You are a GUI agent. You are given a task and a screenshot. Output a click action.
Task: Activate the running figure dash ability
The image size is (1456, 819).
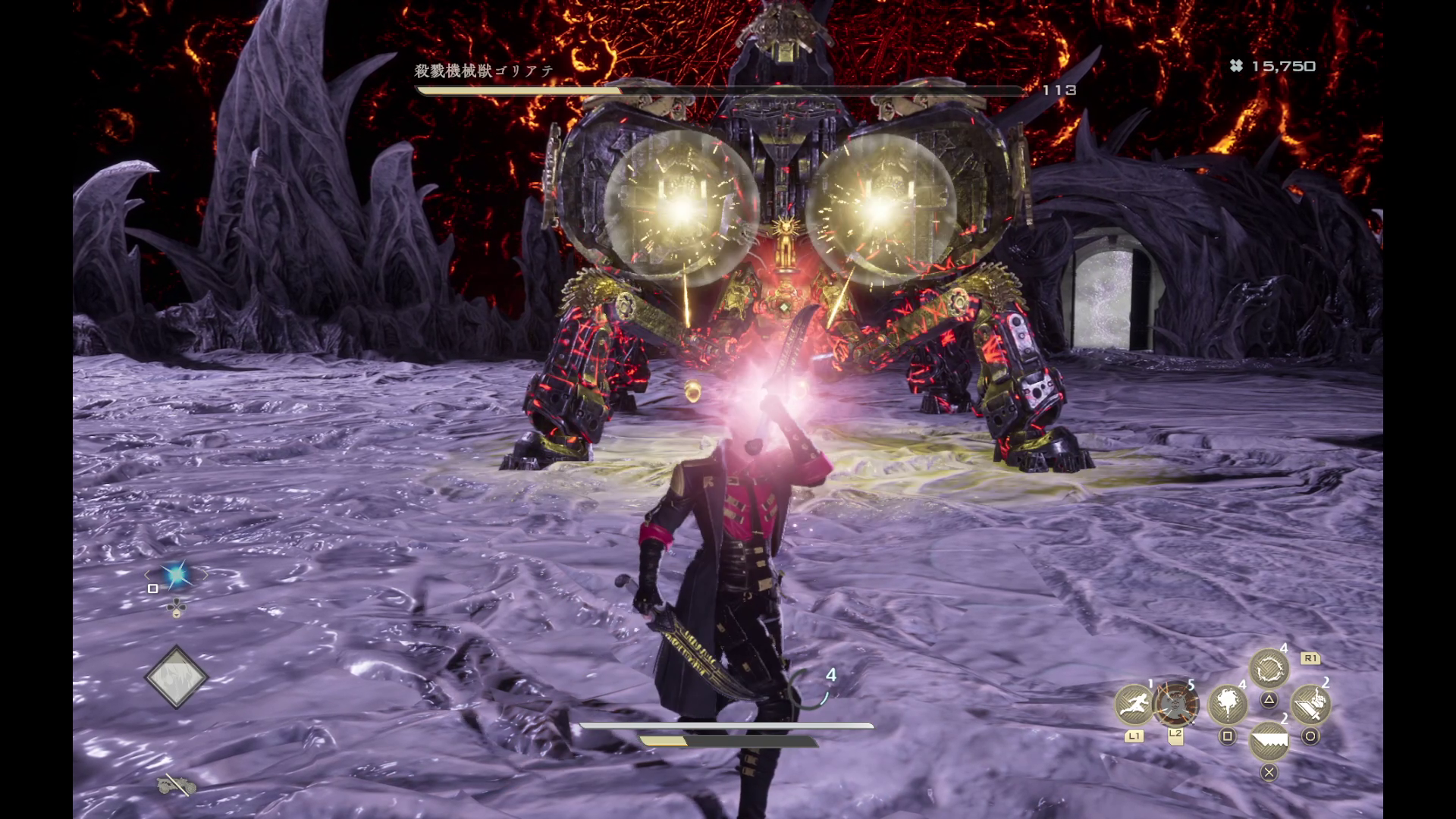[1134, 704]
